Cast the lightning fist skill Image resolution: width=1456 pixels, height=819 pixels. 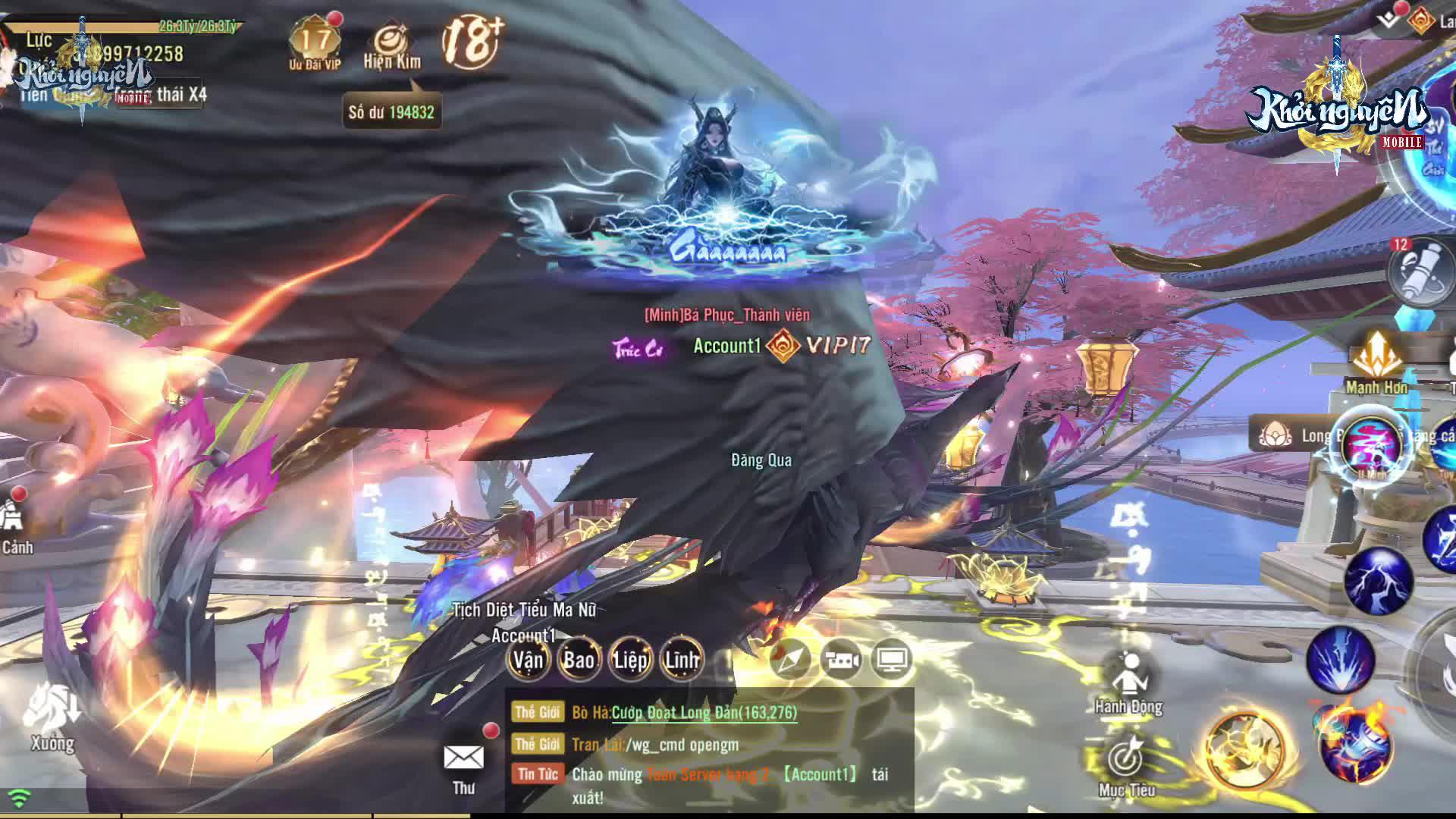click(1378, 582)
